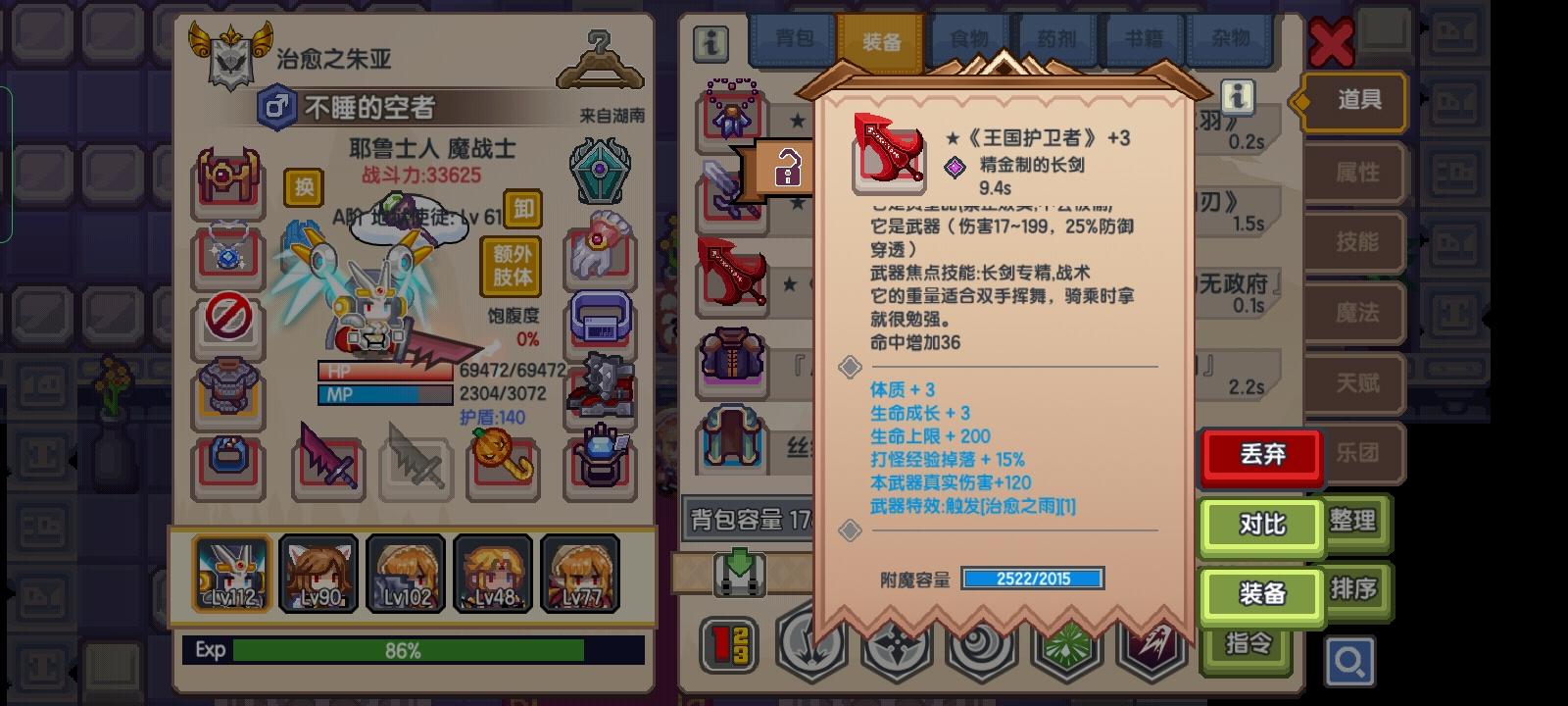Viewport: 1568px width, 706px height.
Task: Open the 食物 food tab
Action: 968,41
